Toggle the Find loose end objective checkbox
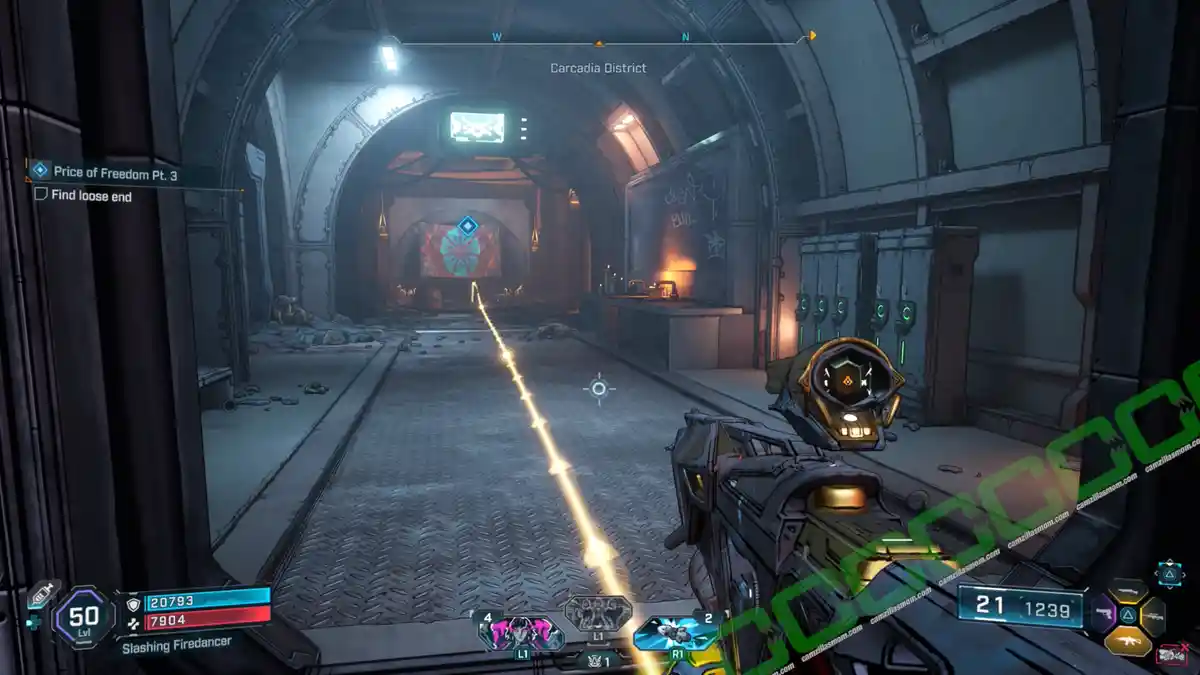Screen dimensions: 1200x675 [41, 196]
